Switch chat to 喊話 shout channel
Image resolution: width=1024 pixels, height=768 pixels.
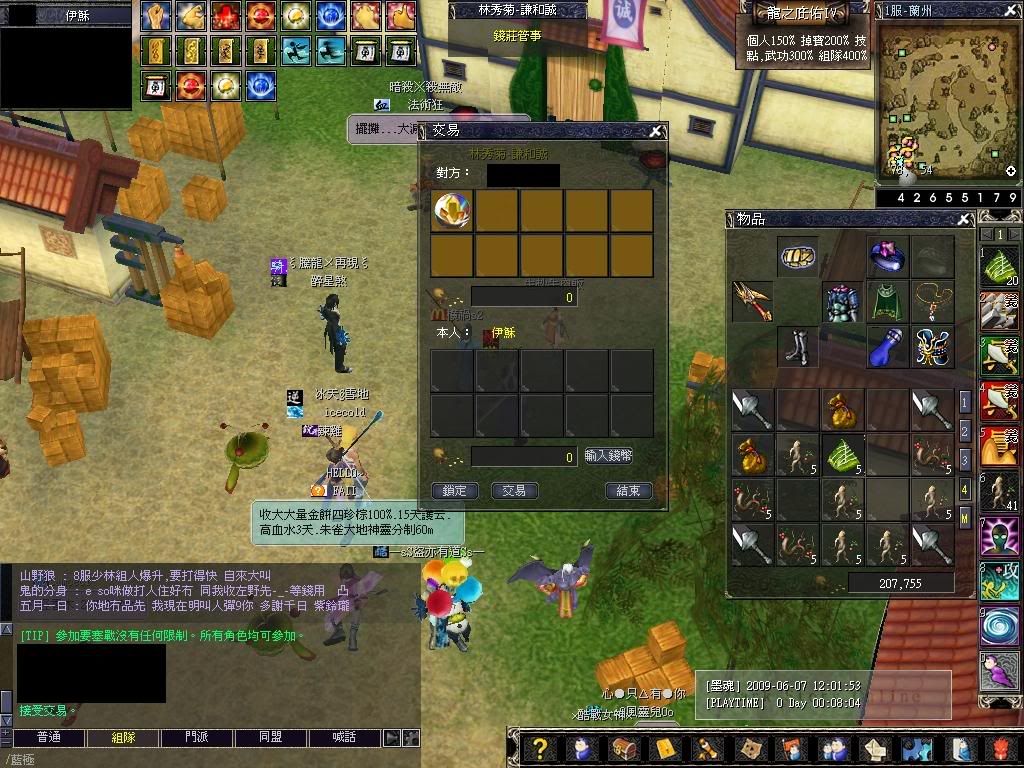pyautogui.click(x=344, y=737)
